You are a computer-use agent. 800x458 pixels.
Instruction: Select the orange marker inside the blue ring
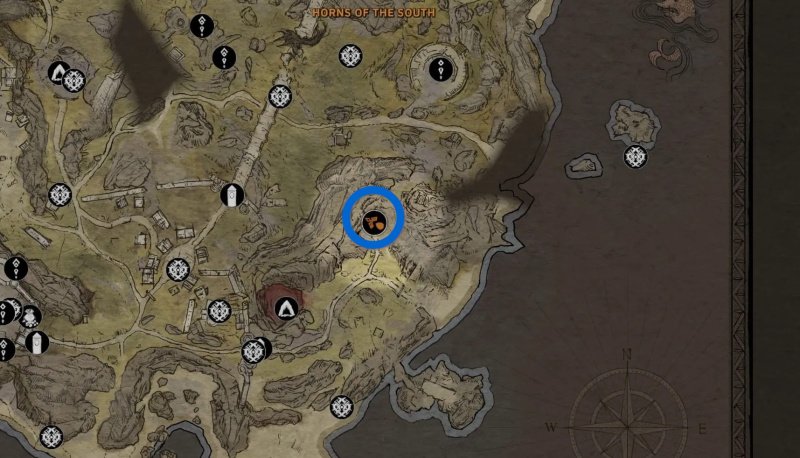[x=374, y=221]
